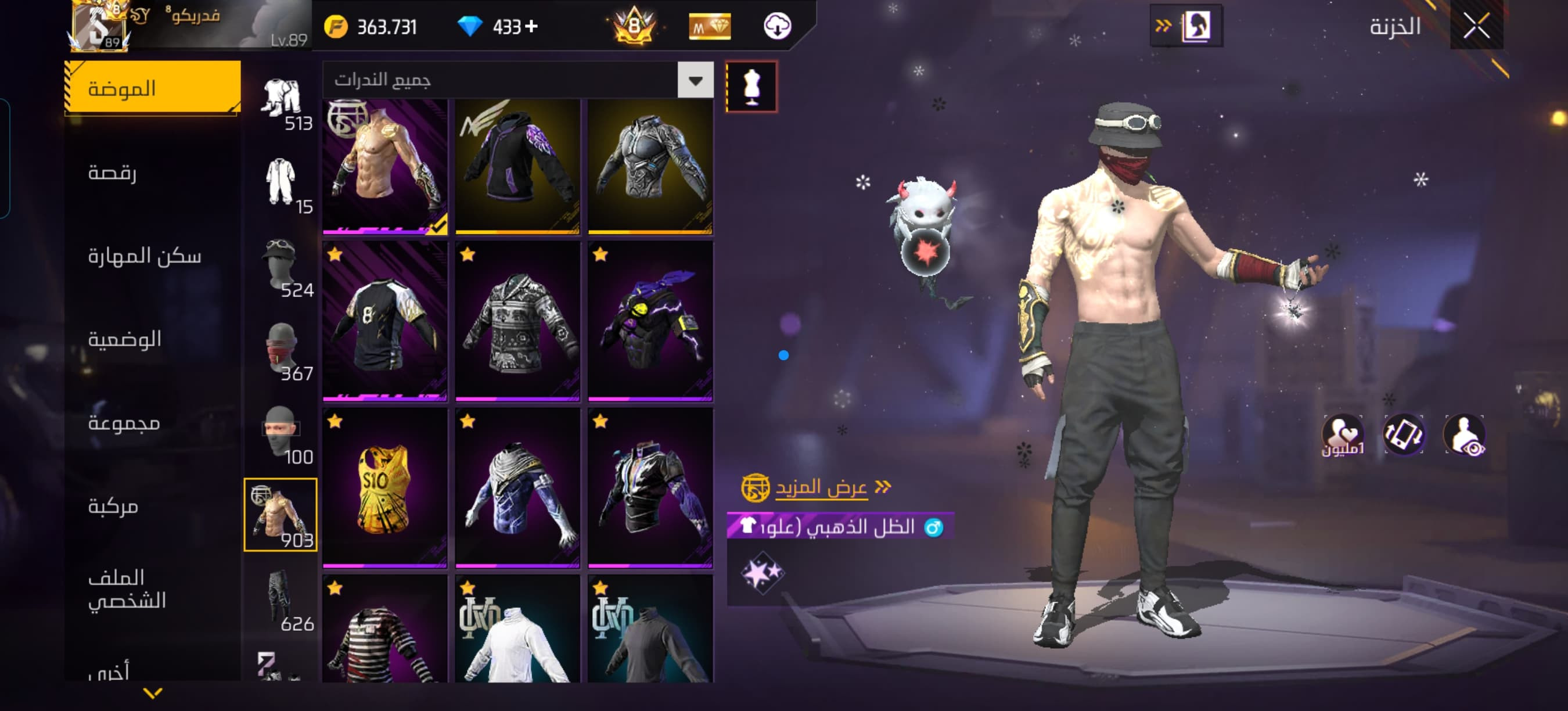
Task: Open the character profile shortcut button
Action: [x=1186, y=26]
